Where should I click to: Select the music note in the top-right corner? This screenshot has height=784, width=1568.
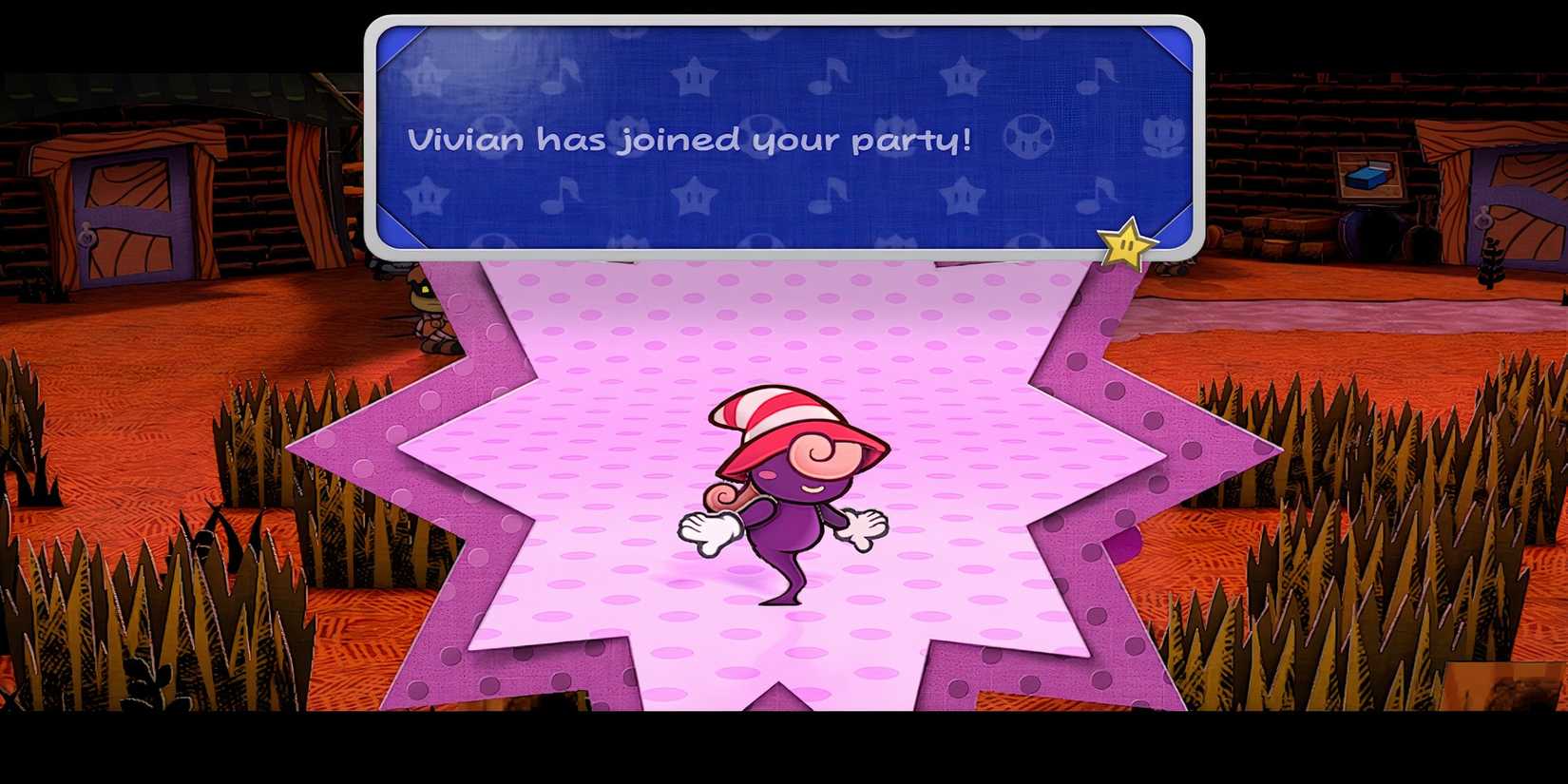(1096, 75)
